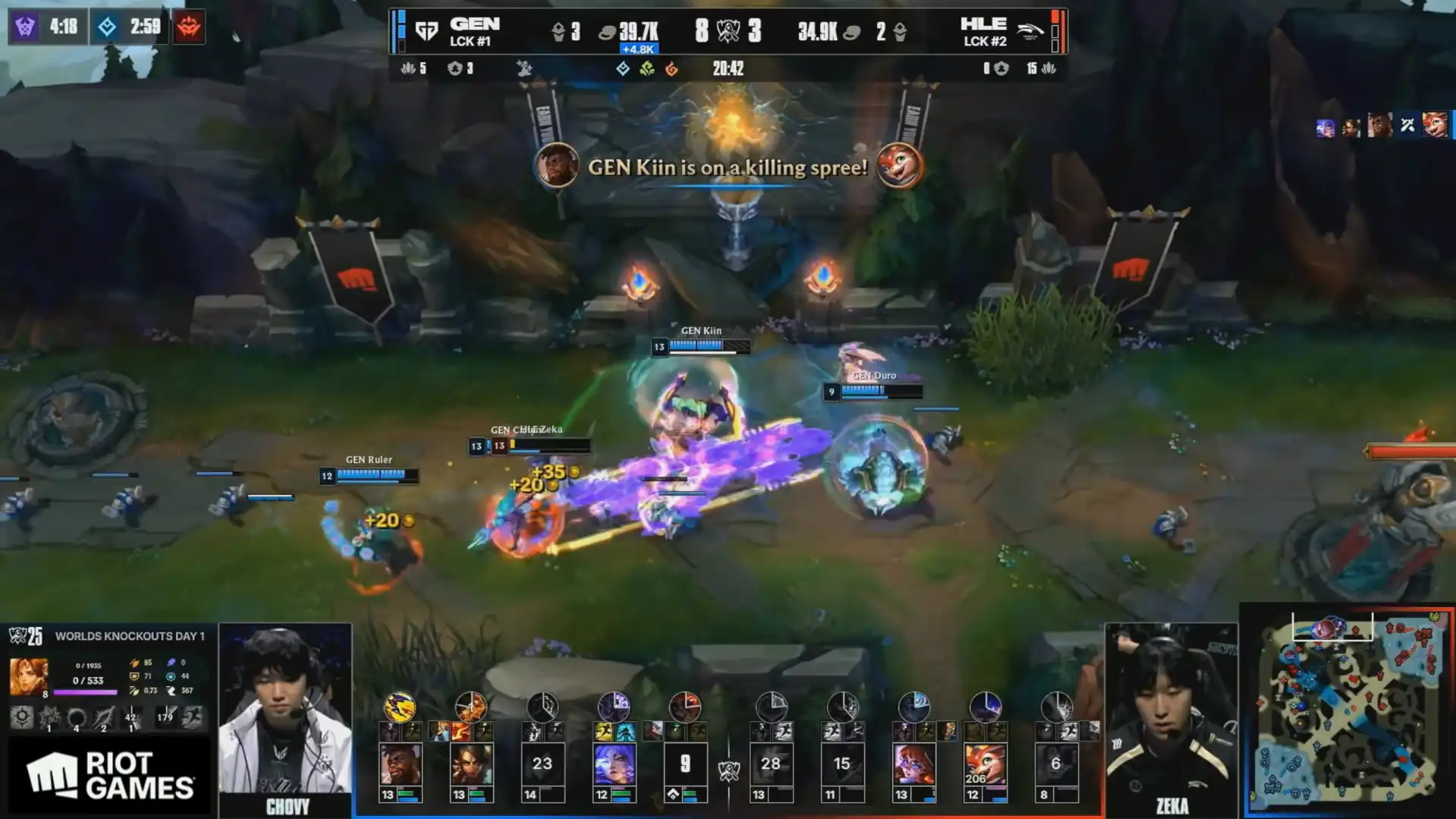Select the purple-haired champion portrait in bottom bar
Viewport: 1456px width, 819px height.
pyautogui.click(x=614, y=764)
